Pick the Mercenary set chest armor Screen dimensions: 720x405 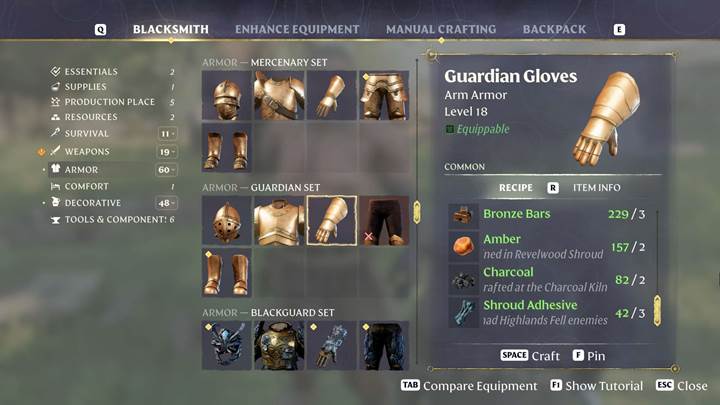click(x=279, y=96)
